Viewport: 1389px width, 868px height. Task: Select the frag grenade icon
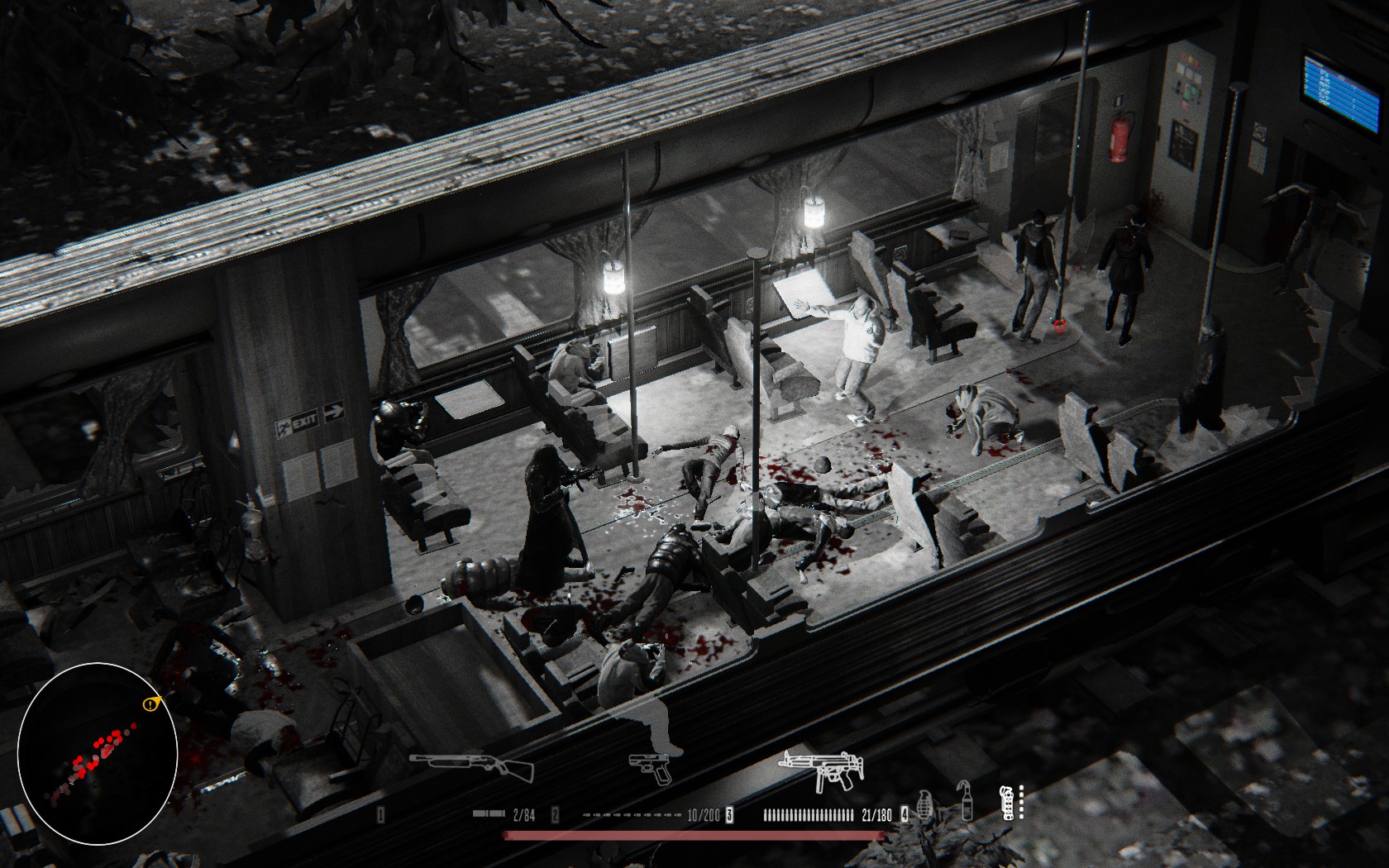925,804
